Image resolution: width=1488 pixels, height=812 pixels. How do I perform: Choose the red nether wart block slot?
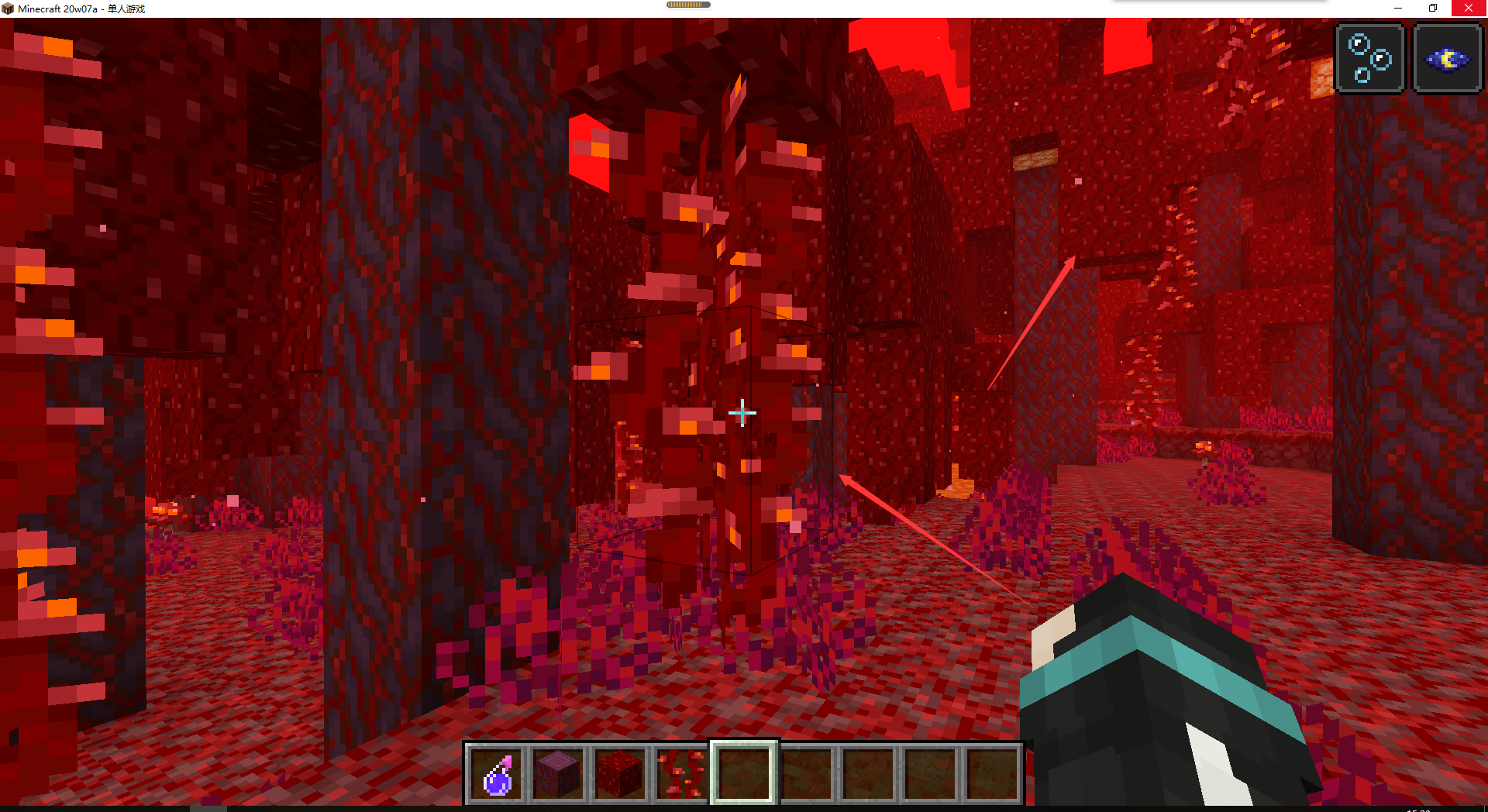pos(620,773)
